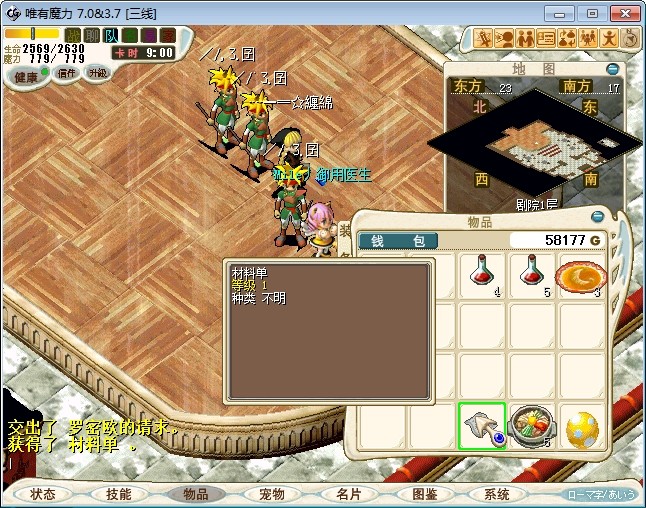Select the yellow spotted egg item
Image resolution: width=646 pixels, height=508 pixels.
coord(582,427)
